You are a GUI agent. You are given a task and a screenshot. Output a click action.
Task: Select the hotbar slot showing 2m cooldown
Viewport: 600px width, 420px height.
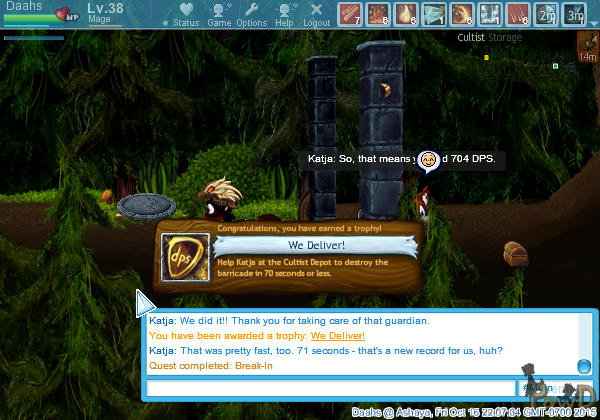click(x=546, y=14)
